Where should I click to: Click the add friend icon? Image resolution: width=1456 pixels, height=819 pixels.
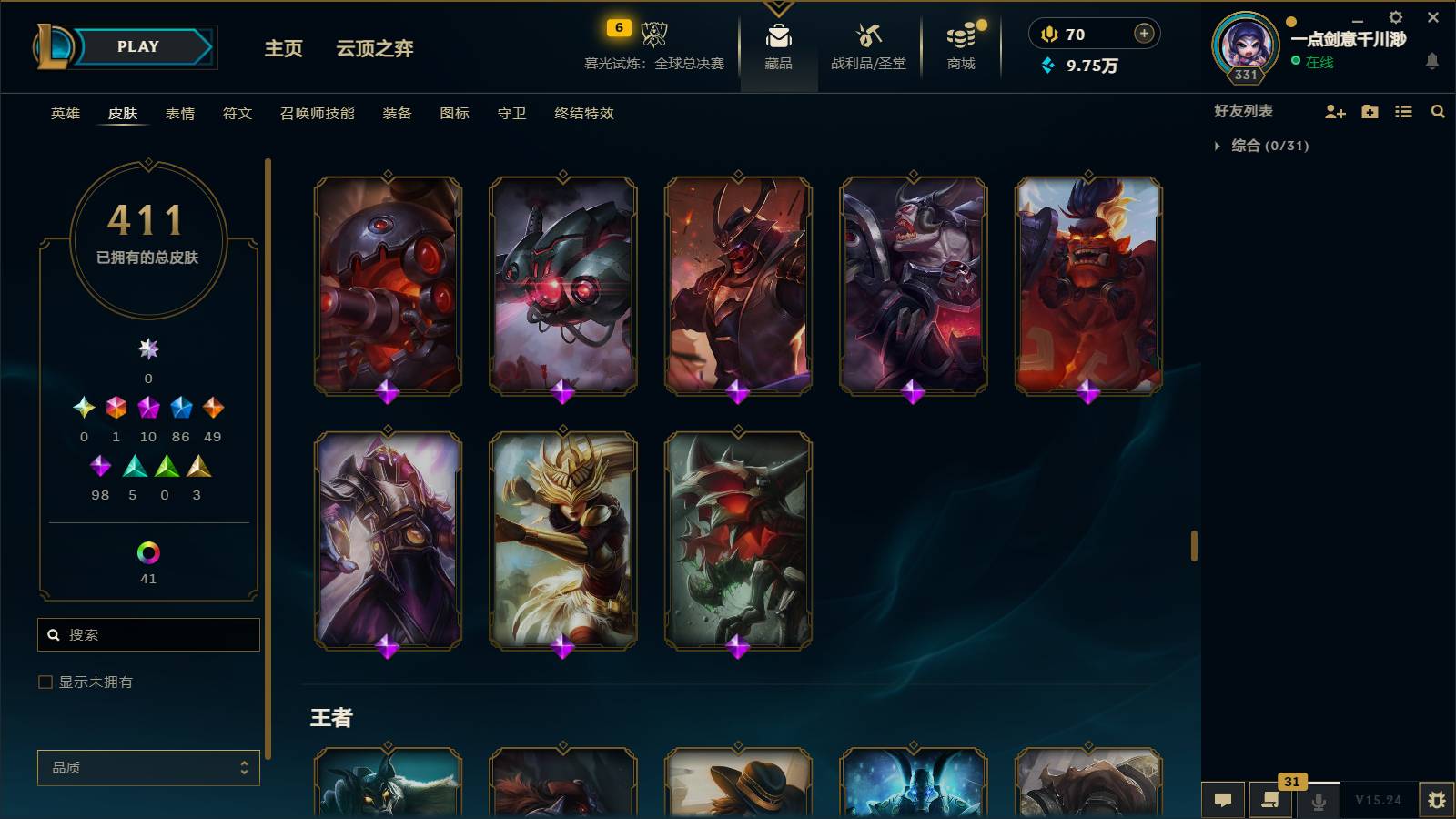(x=1335, y=112)
